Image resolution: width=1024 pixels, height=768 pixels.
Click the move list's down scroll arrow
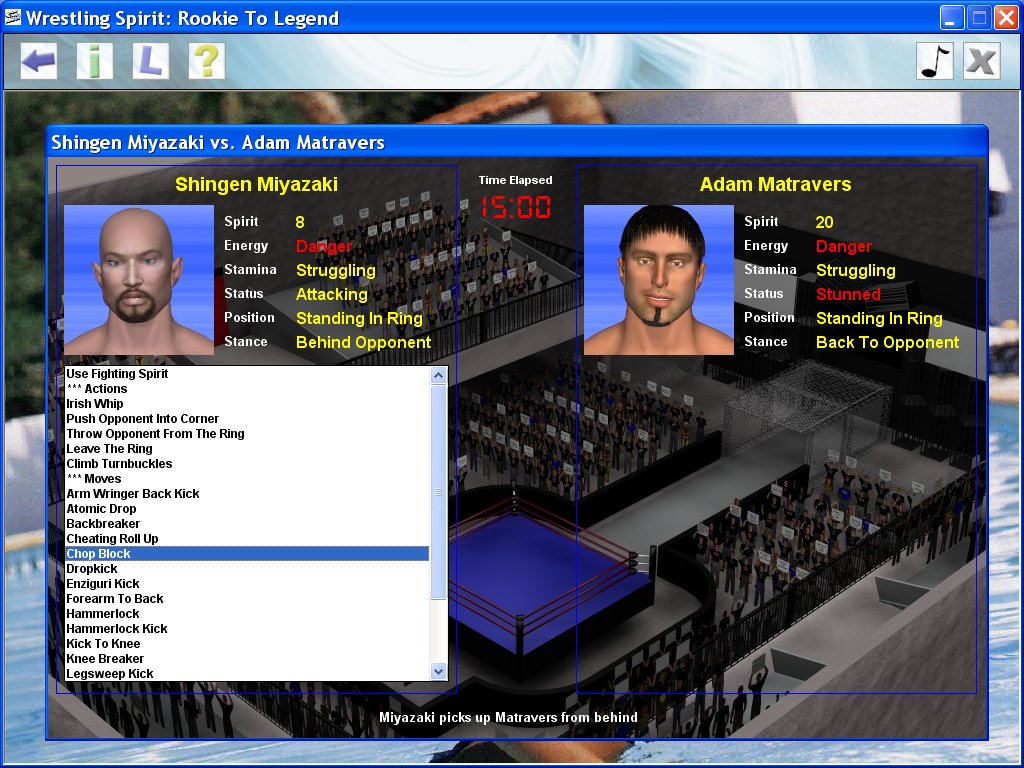pos(438,672)
